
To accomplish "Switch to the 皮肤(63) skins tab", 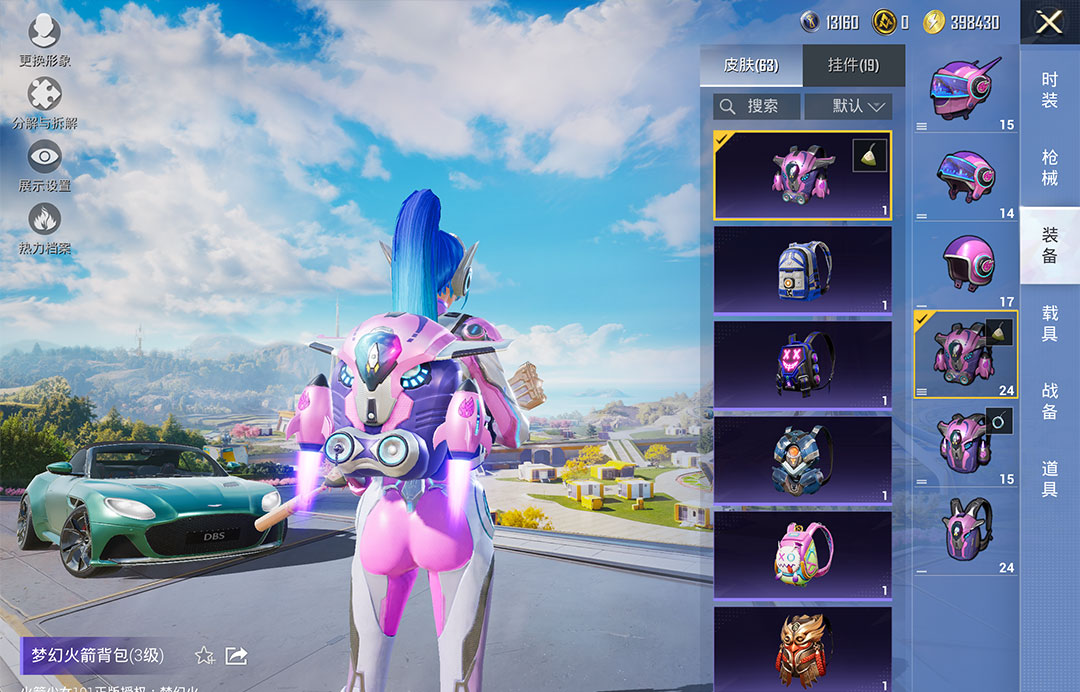I will (751, 66).
